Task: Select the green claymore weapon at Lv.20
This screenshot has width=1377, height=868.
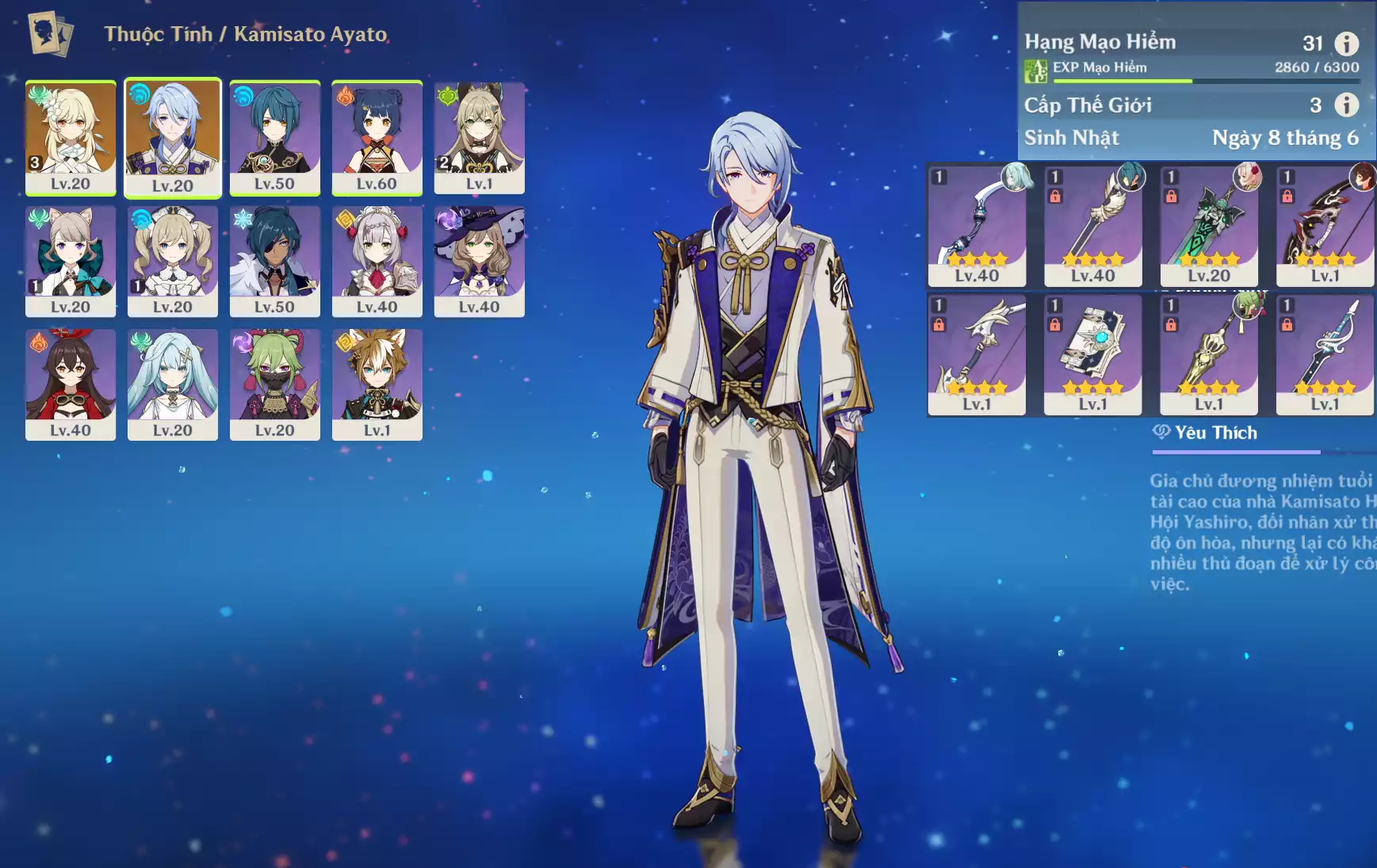Action: point(1208,226)
